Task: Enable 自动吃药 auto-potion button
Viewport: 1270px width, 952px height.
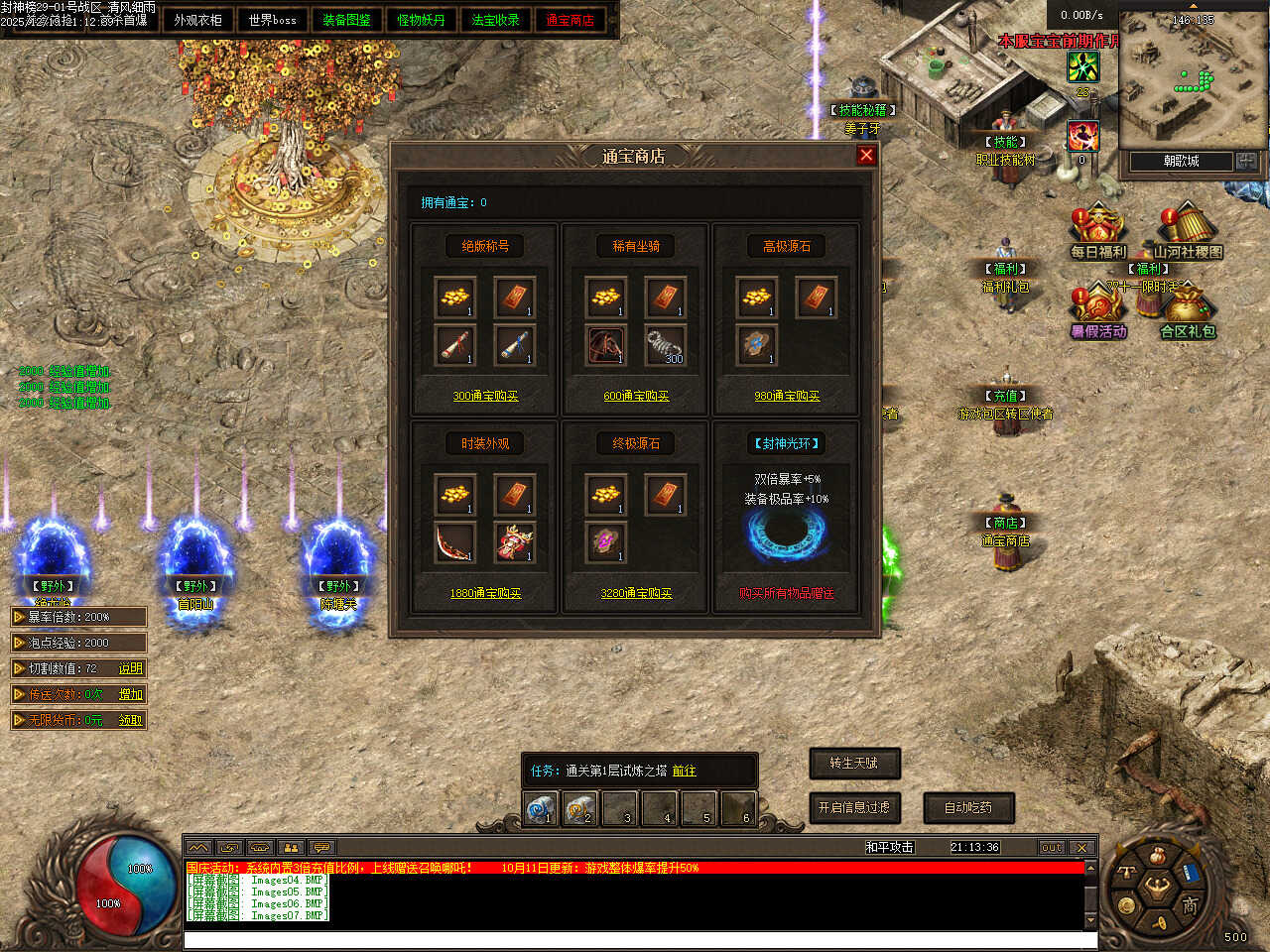Action: click(x=968, y=808)
